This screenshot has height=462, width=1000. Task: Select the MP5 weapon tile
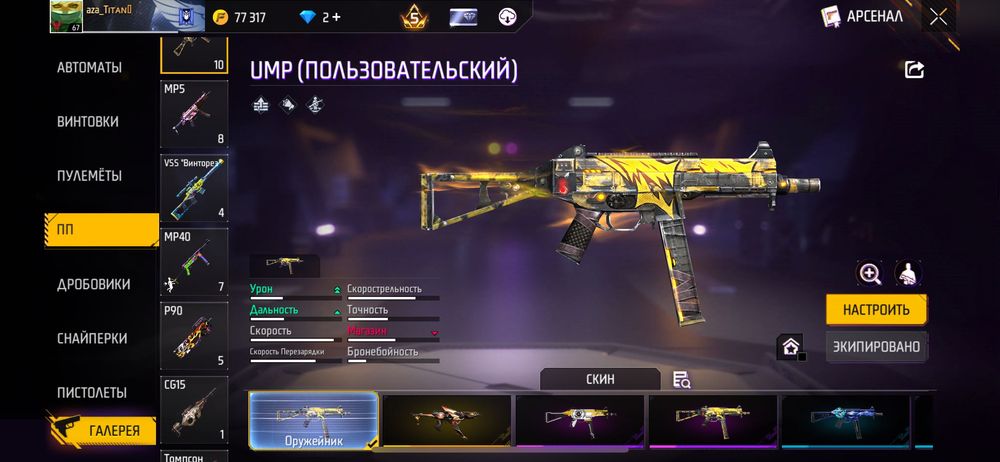pyautogui.click(x=194, y=114)
